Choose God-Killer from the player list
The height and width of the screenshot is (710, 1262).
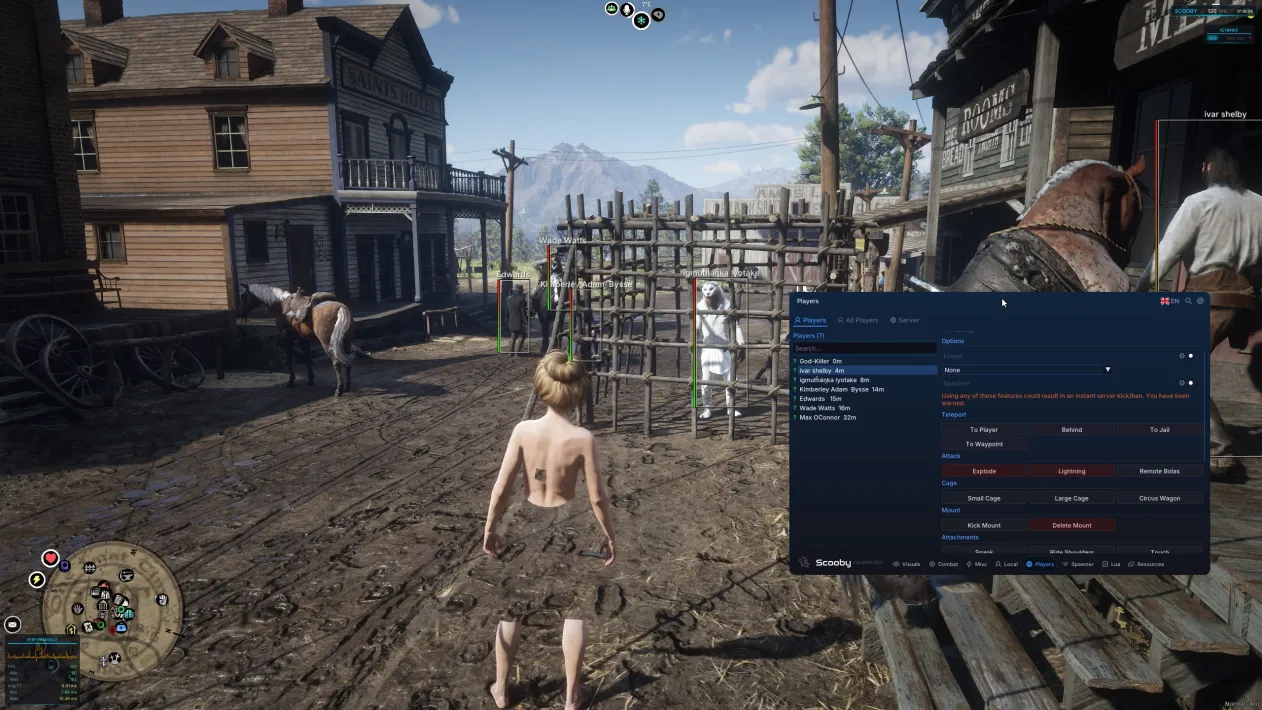click(x=821, y=361)
